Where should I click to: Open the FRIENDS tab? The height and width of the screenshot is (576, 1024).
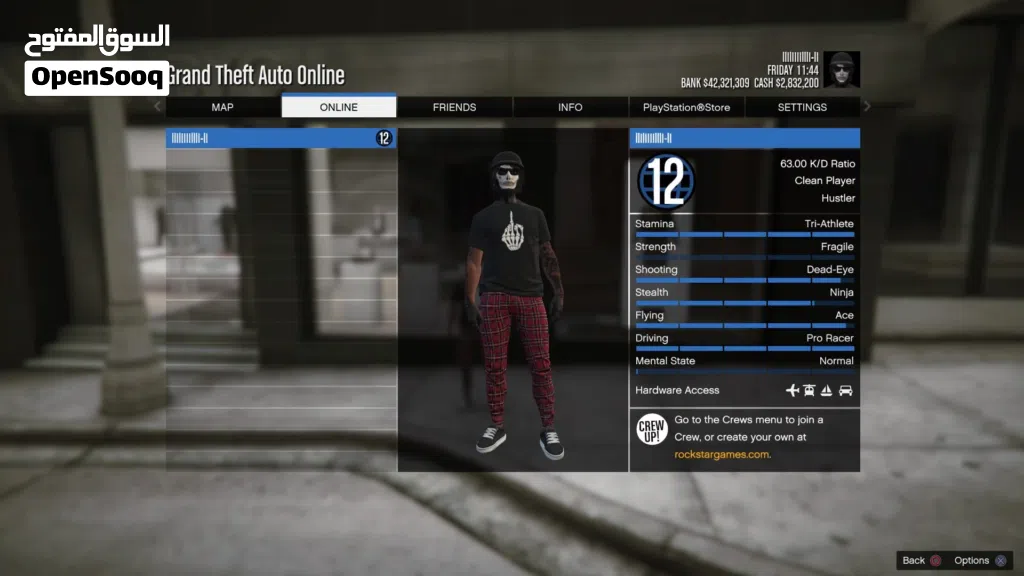(x=454, y=107)
